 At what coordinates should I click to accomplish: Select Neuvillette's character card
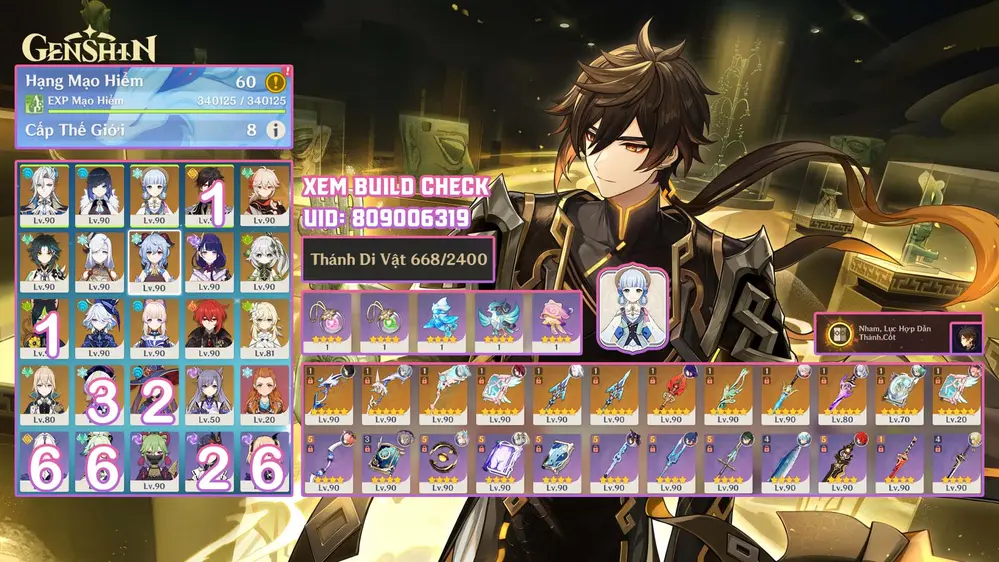tap(43, 194)
